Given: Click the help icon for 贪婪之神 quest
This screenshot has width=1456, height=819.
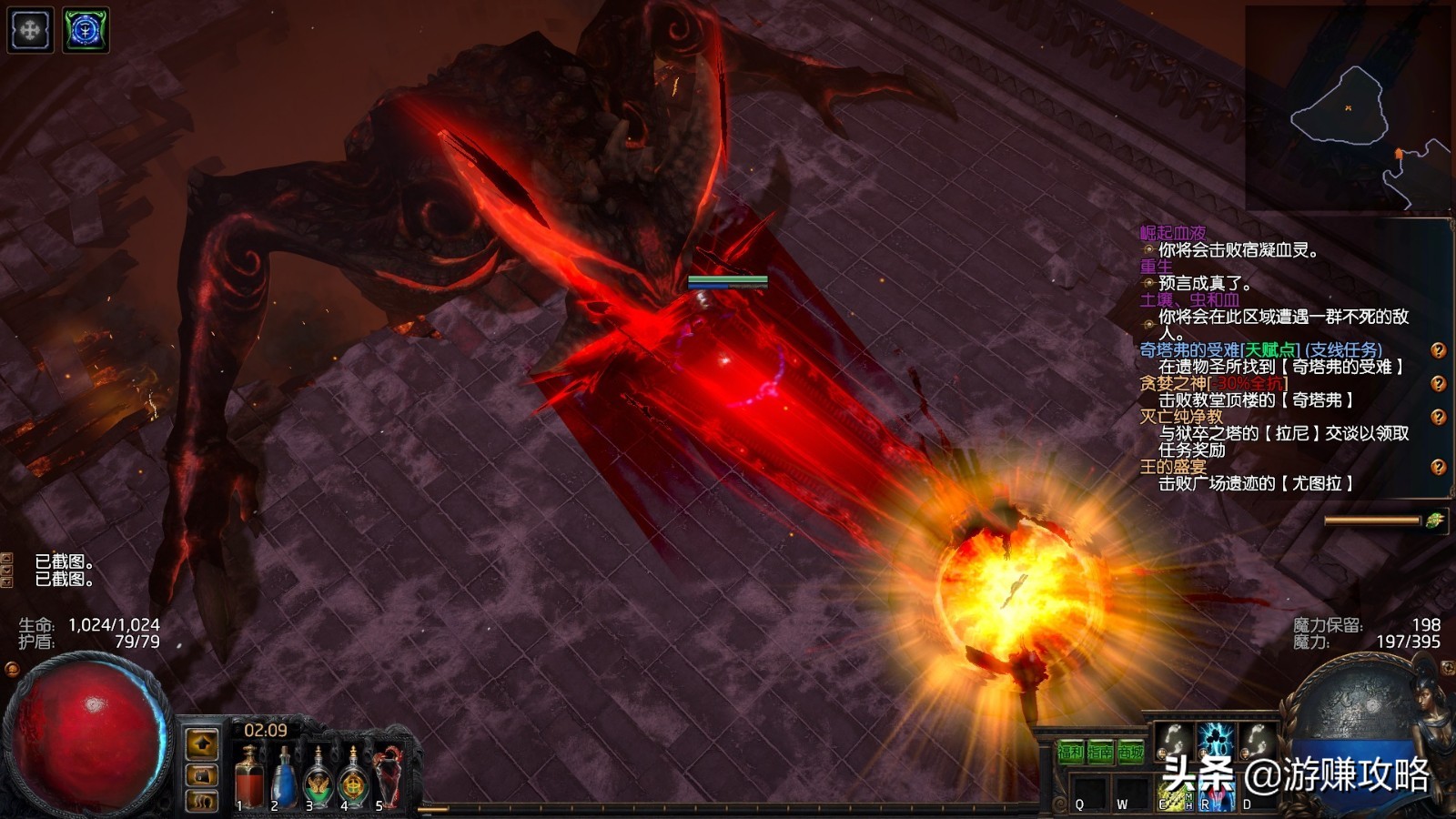Looking at the screenshot, I should pos(1438,384).
